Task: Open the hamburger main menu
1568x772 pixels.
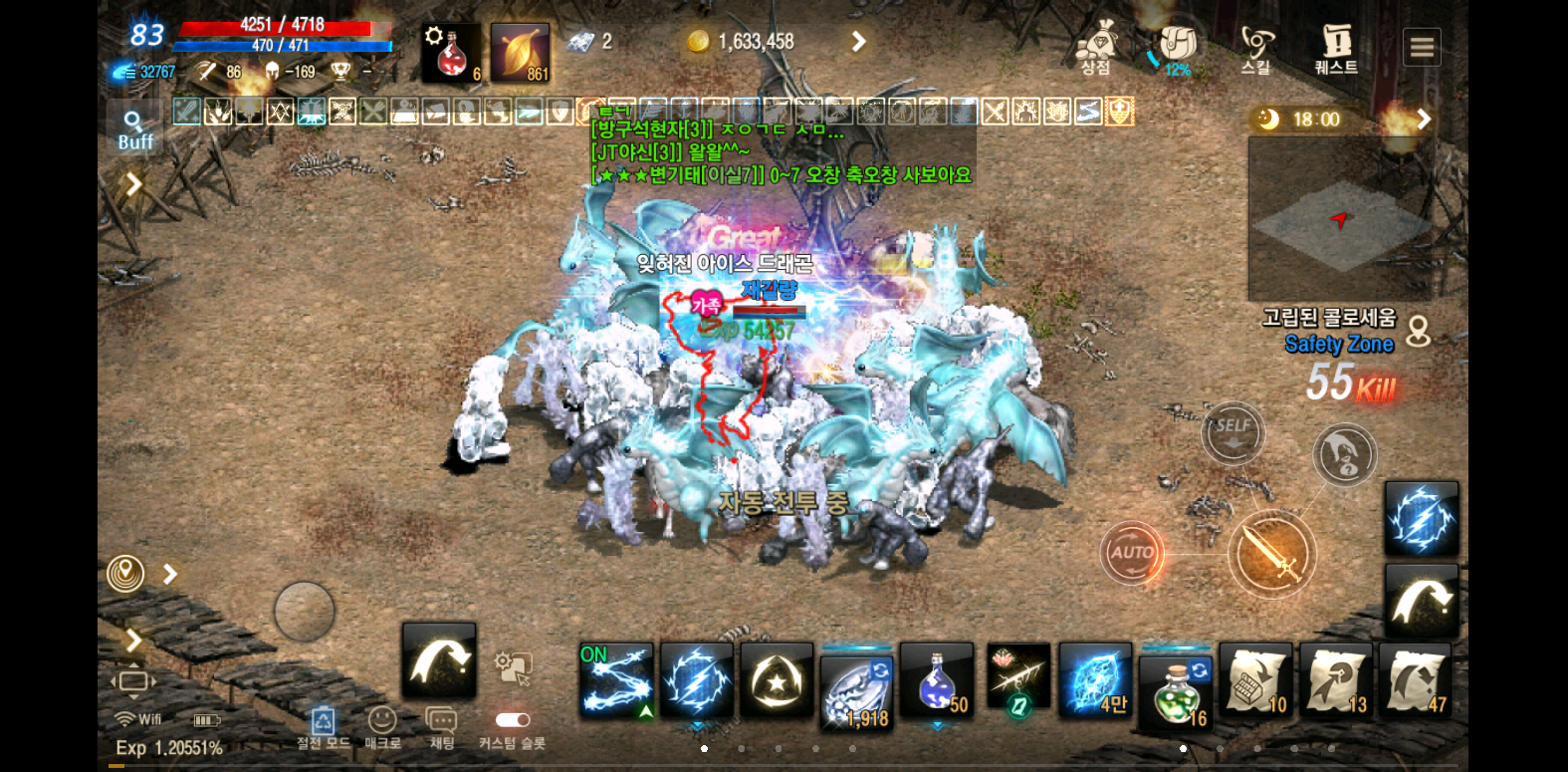Action: click(x=1422, y=47)
